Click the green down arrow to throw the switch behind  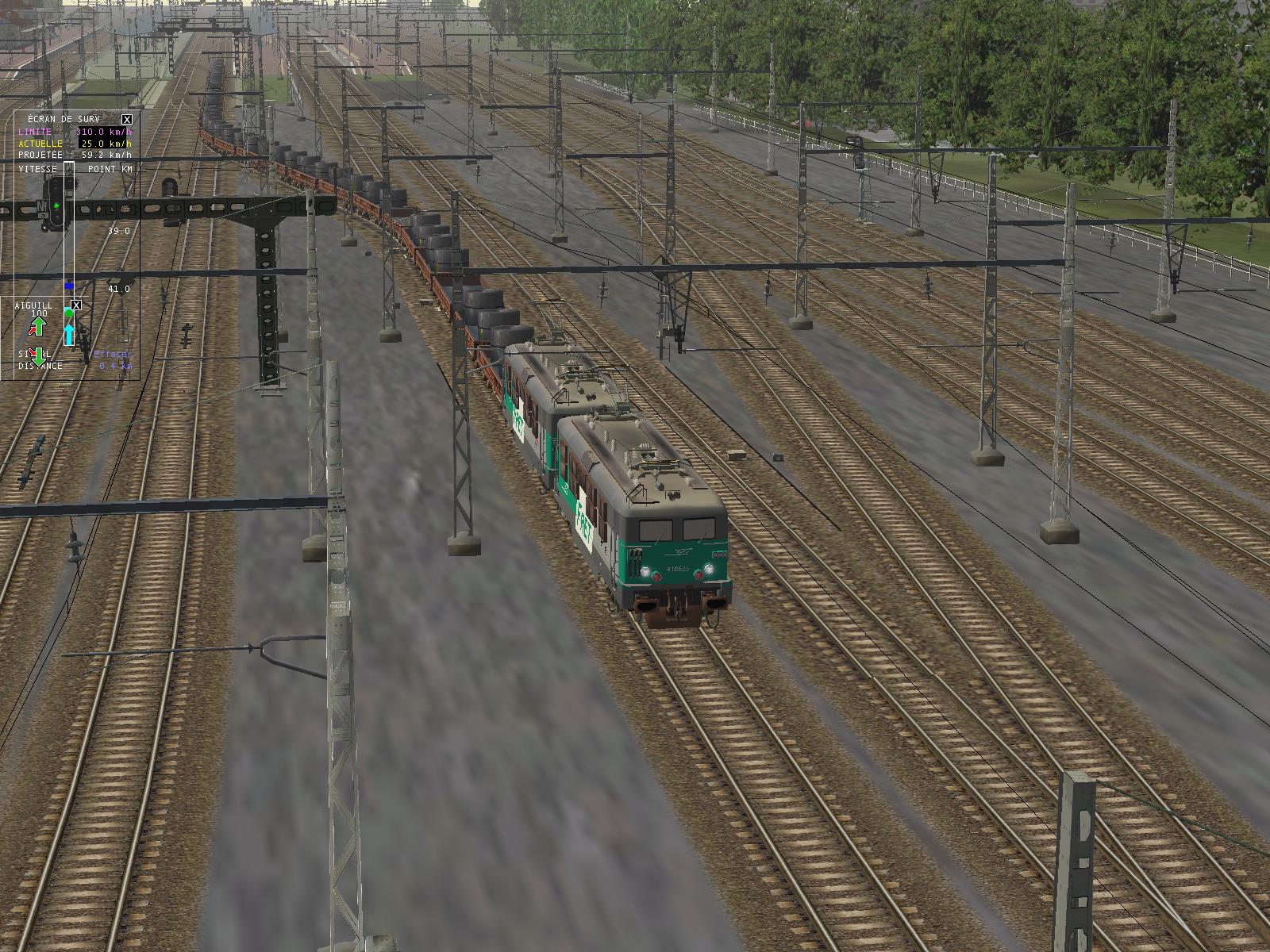(x=38, y=359)
